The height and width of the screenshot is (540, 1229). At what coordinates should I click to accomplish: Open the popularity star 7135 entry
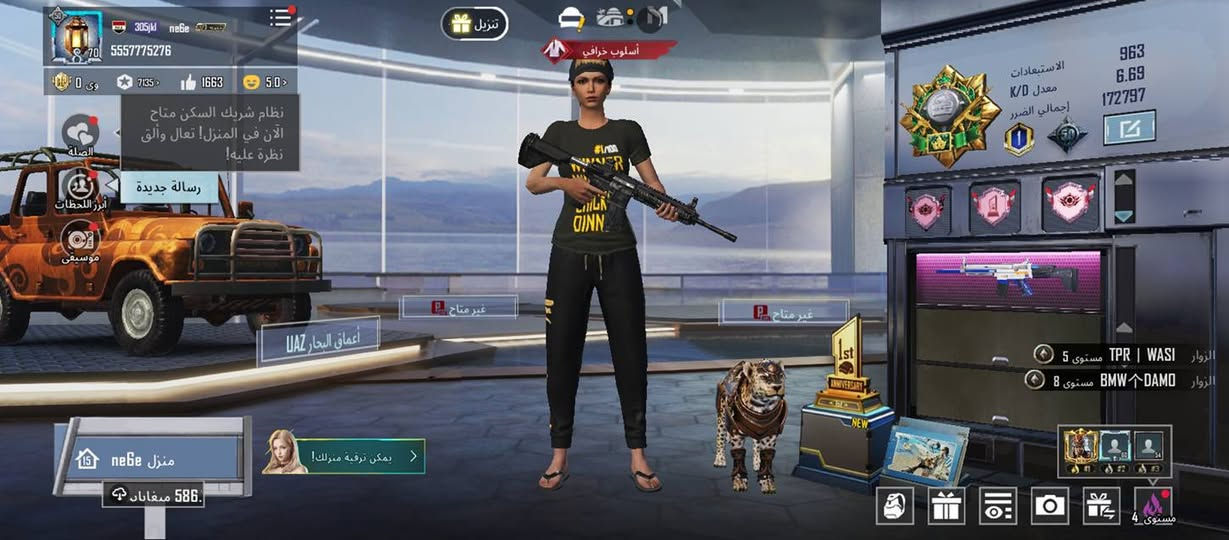(139, 82)
